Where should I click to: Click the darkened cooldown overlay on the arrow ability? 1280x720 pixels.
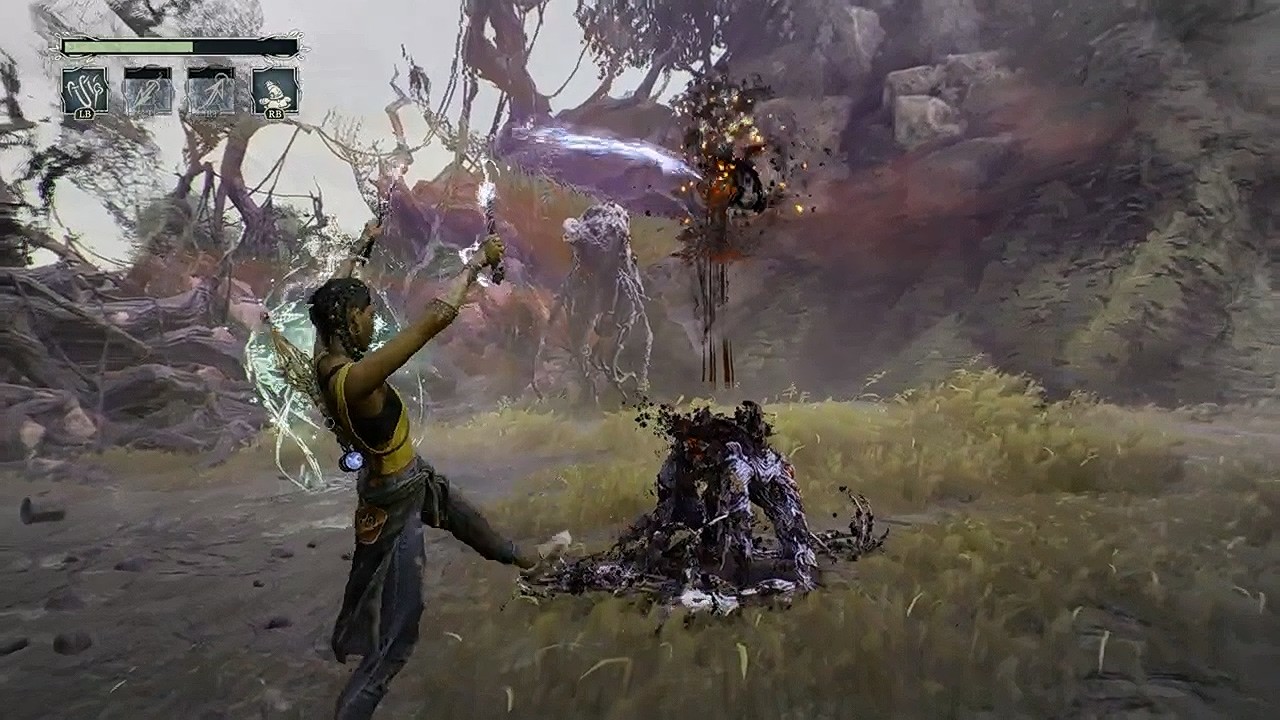click(x=212, y=73)
